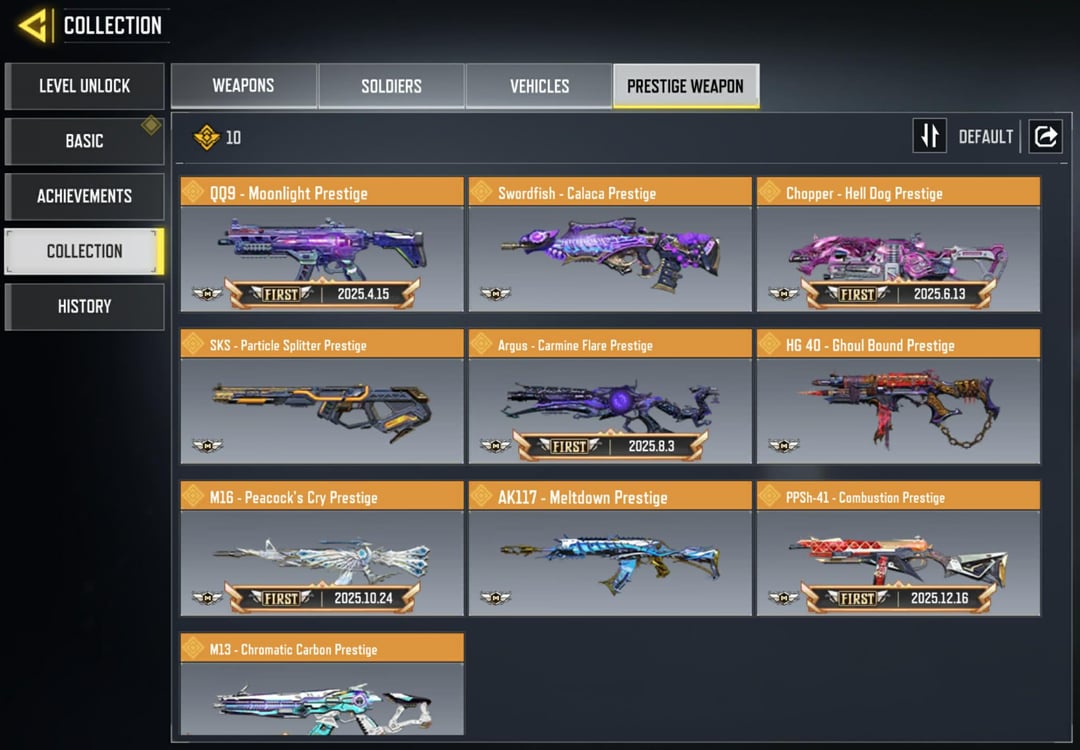Select PPSh-41 Combustion Prestige card
The image size is (1080, 750).
pyautogui.click(x=898, y=549)
